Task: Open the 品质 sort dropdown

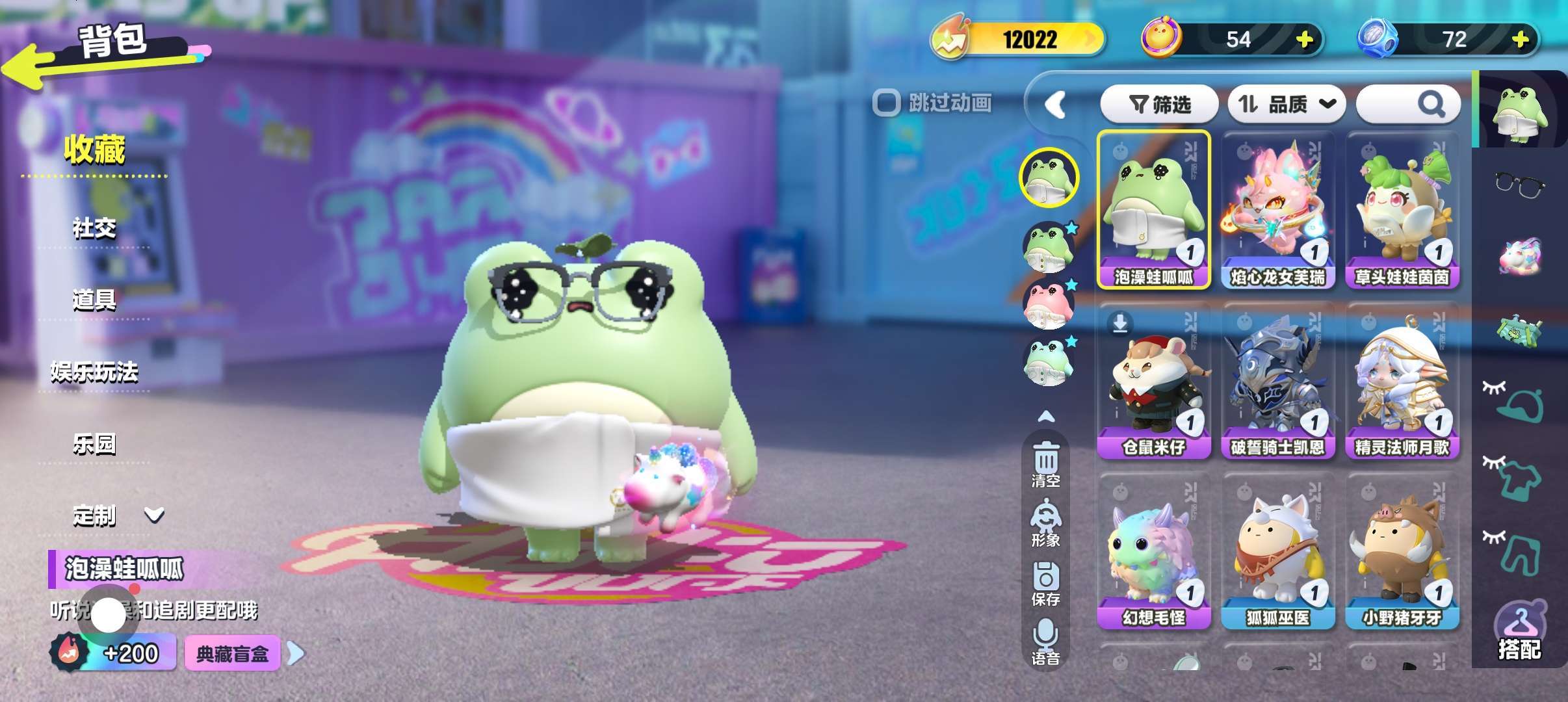Action: tap(1286, 104)
